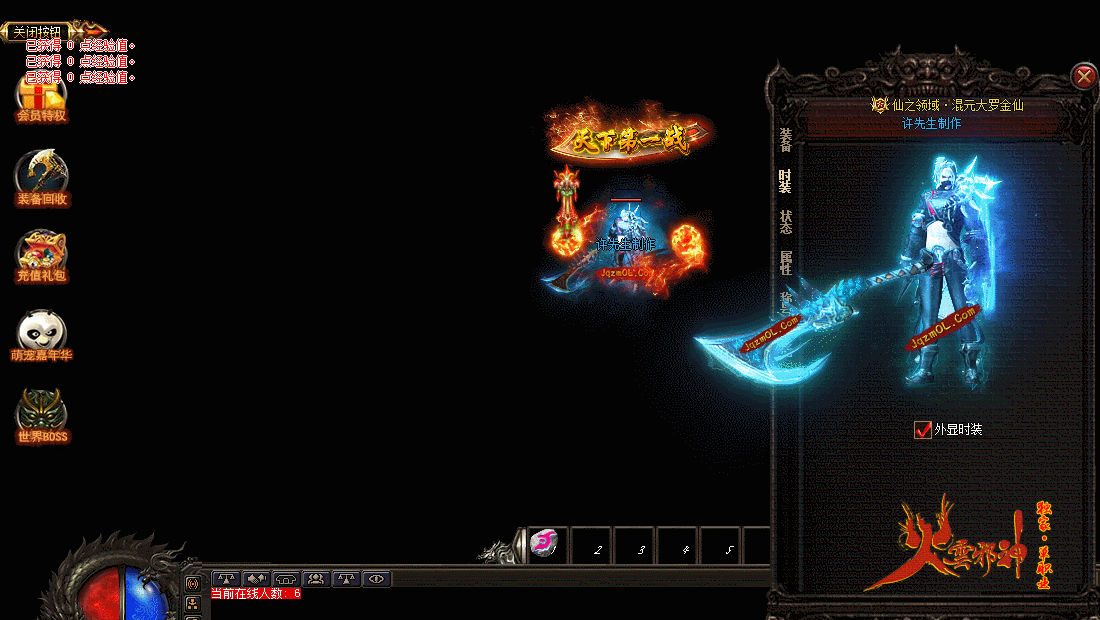1100x620 pixels.
Task: Show the 属性 attributes tab
Action: [786, 263]
